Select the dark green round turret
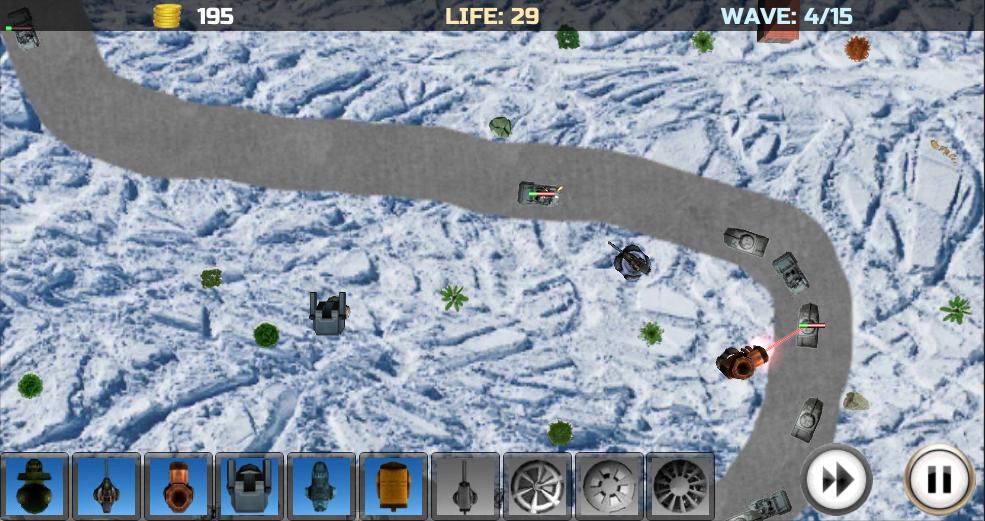The width and height of the screenshot is (985, 521). (35, 486)
